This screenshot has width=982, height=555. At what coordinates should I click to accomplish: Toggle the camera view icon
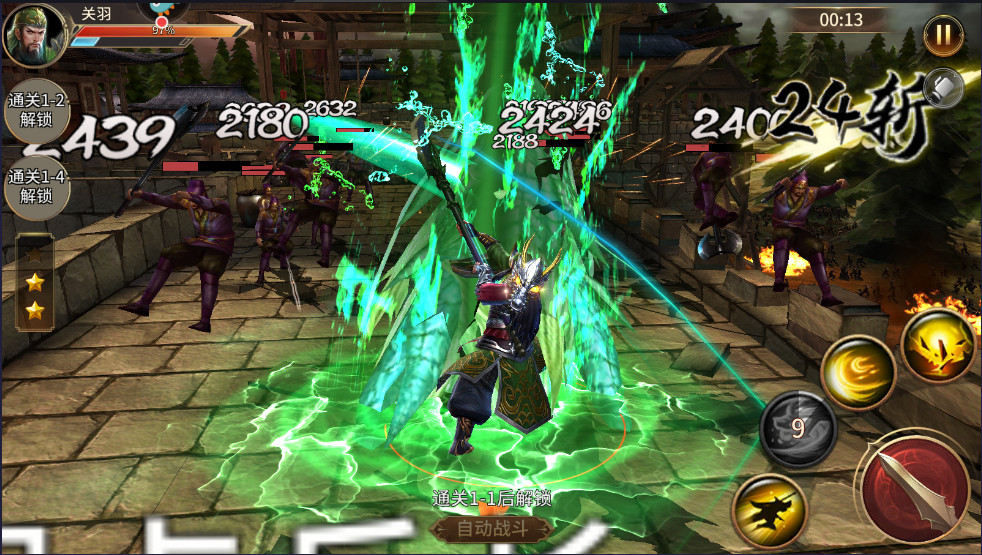tap(943, 88)
